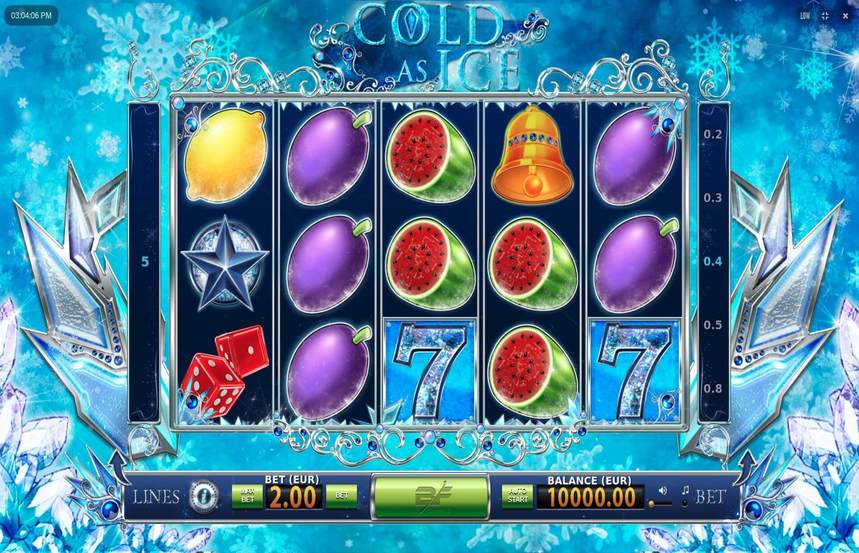Viewport: 859px width, 553px height.
Task: Close the game with the X button
Action: point(844,16)
